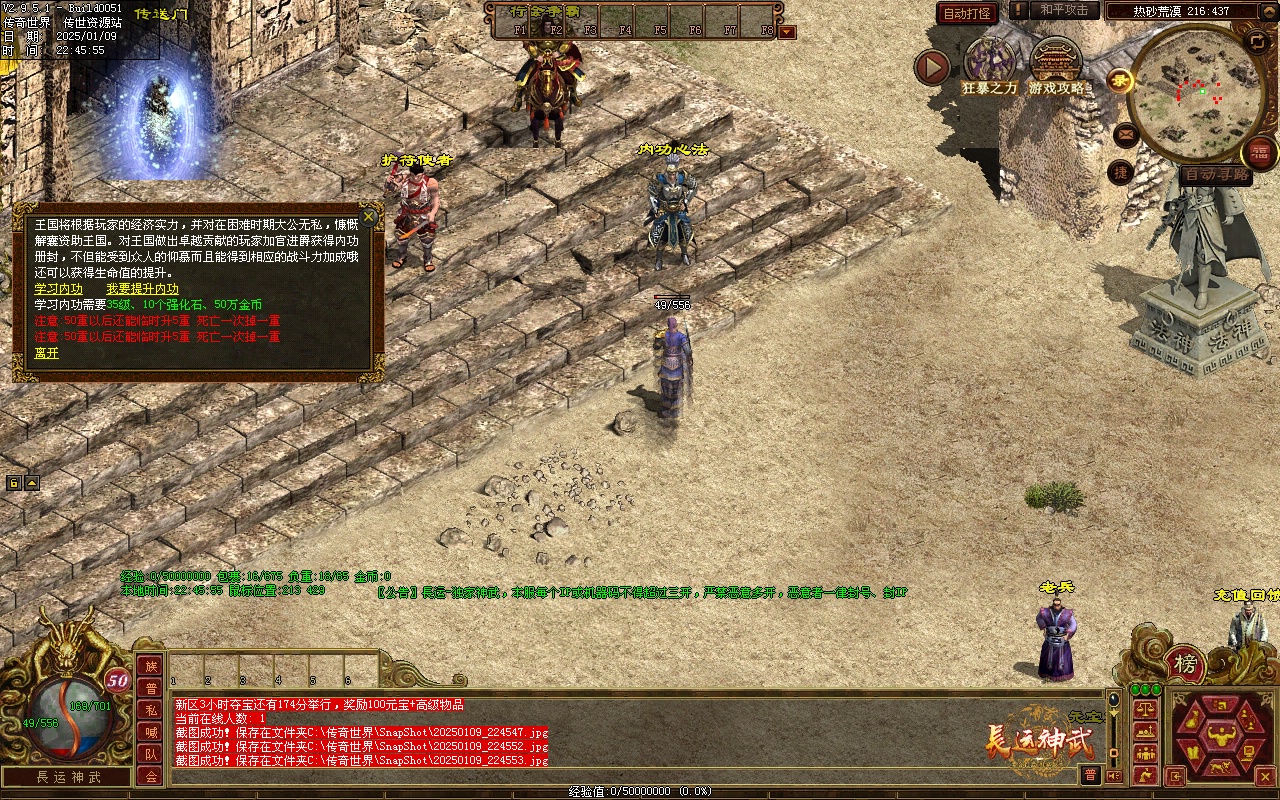Click the round play arrow button

tap(932, 68)
